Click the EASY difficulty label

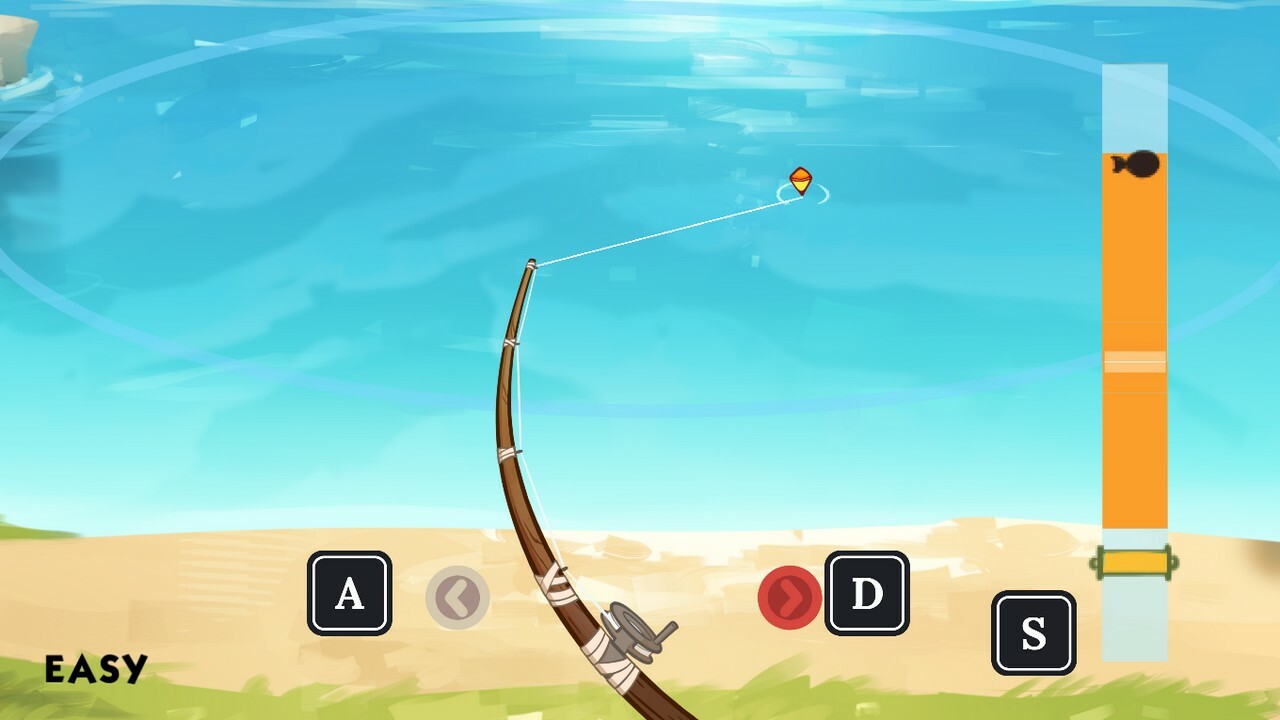pyautogui.click(x=95, y=671)
